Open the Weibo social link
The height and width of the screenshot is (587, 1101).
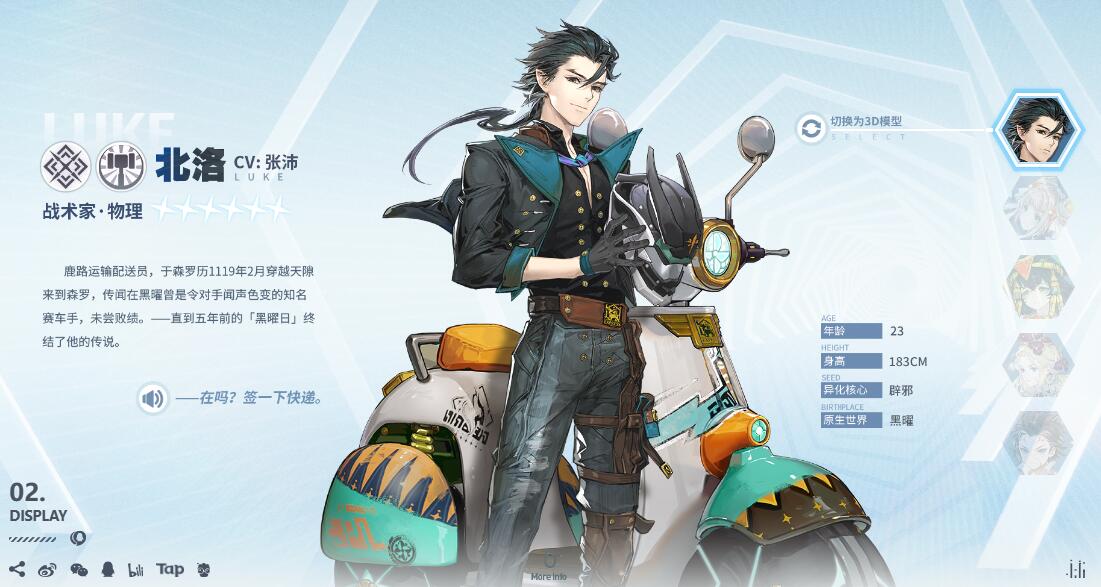point(47,570)
